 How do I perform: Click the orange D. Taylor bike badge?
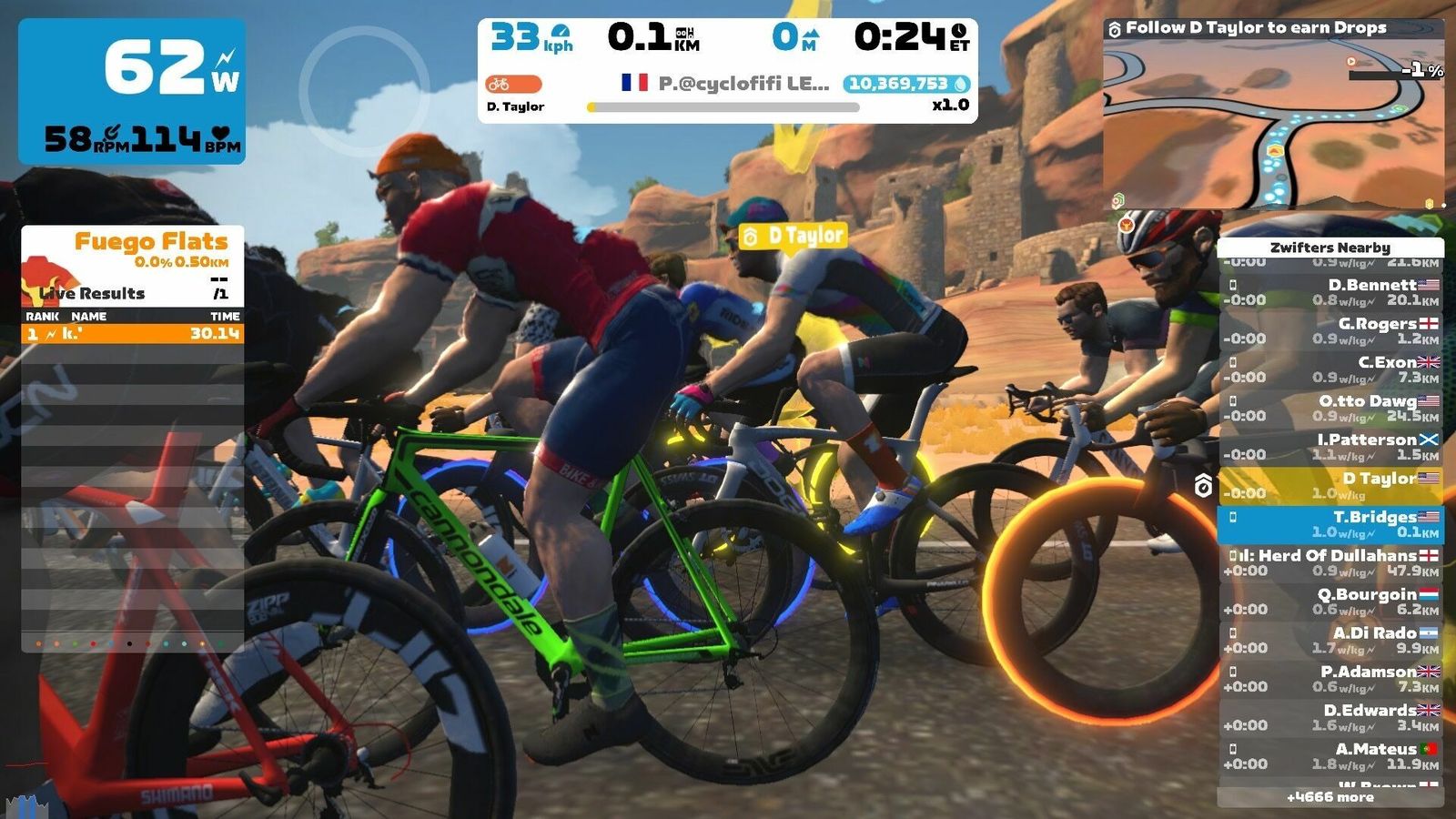coord(513,85)
